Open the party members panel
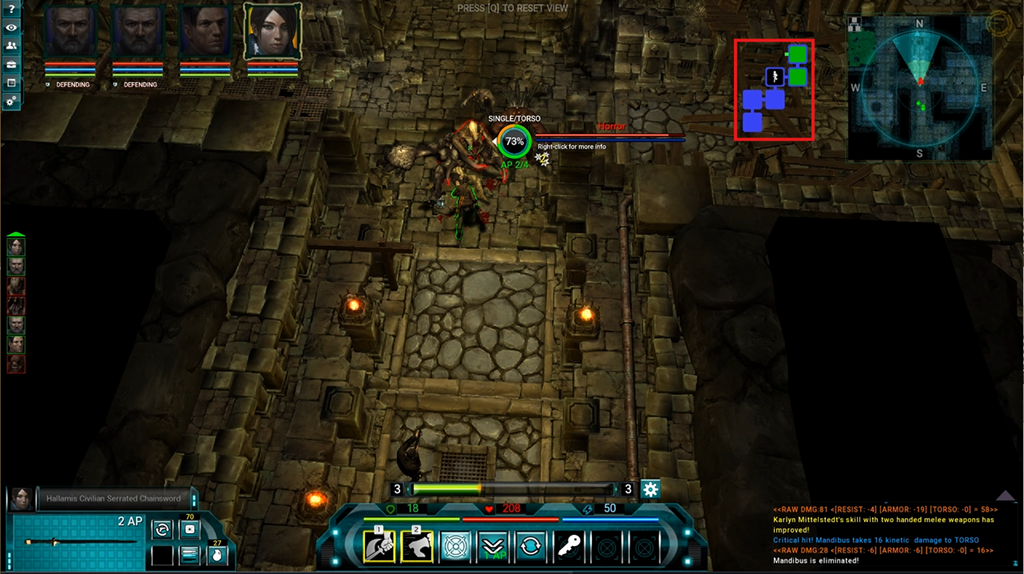The width and height of the screenshot is (1024, 574). (x=11, y=46)
